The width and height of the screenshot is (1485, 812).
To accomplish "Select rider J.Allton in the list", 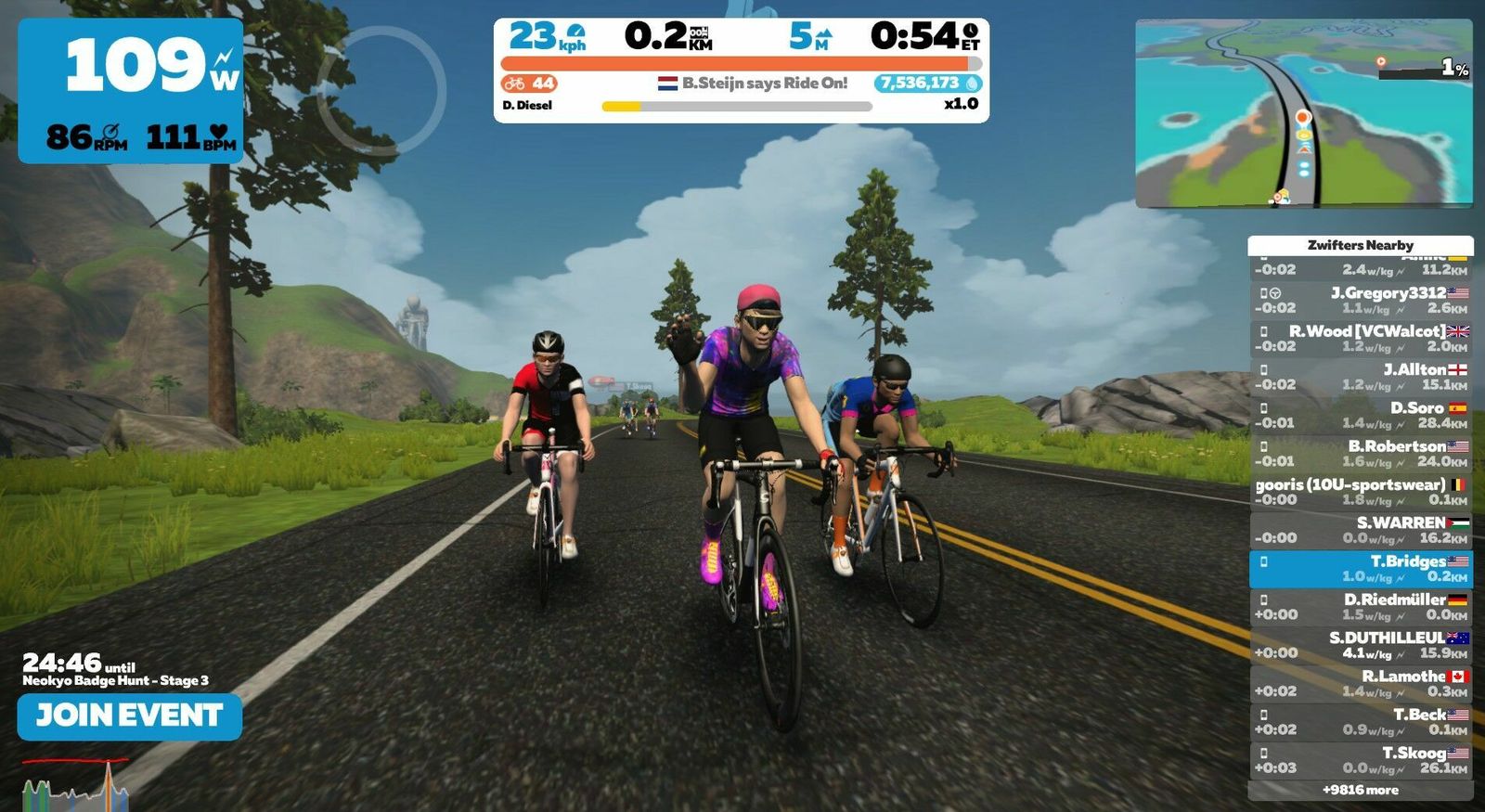I will pos(1360,377).
